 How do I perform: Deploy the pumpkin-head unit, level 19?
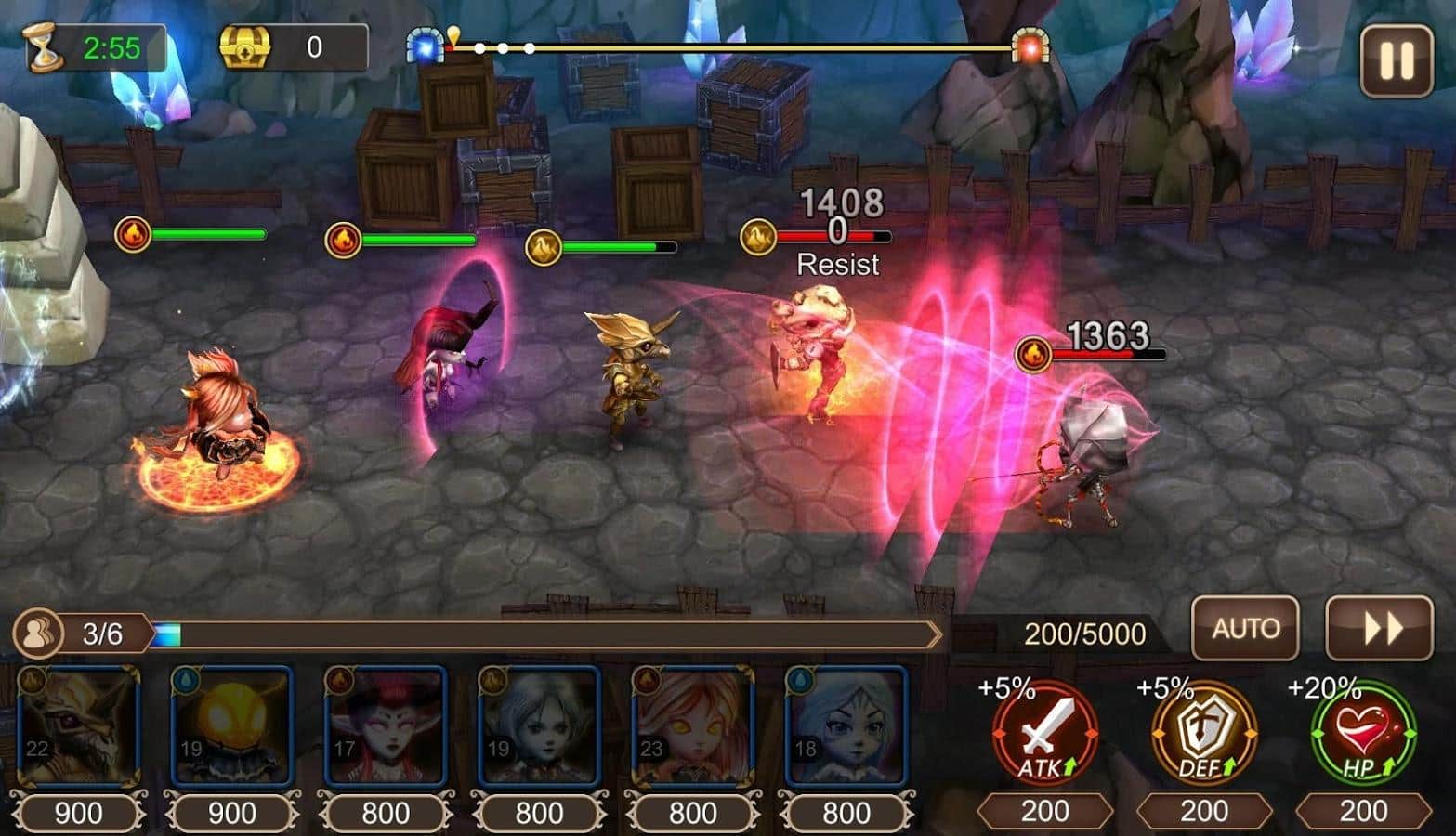(x=232, y=727)
